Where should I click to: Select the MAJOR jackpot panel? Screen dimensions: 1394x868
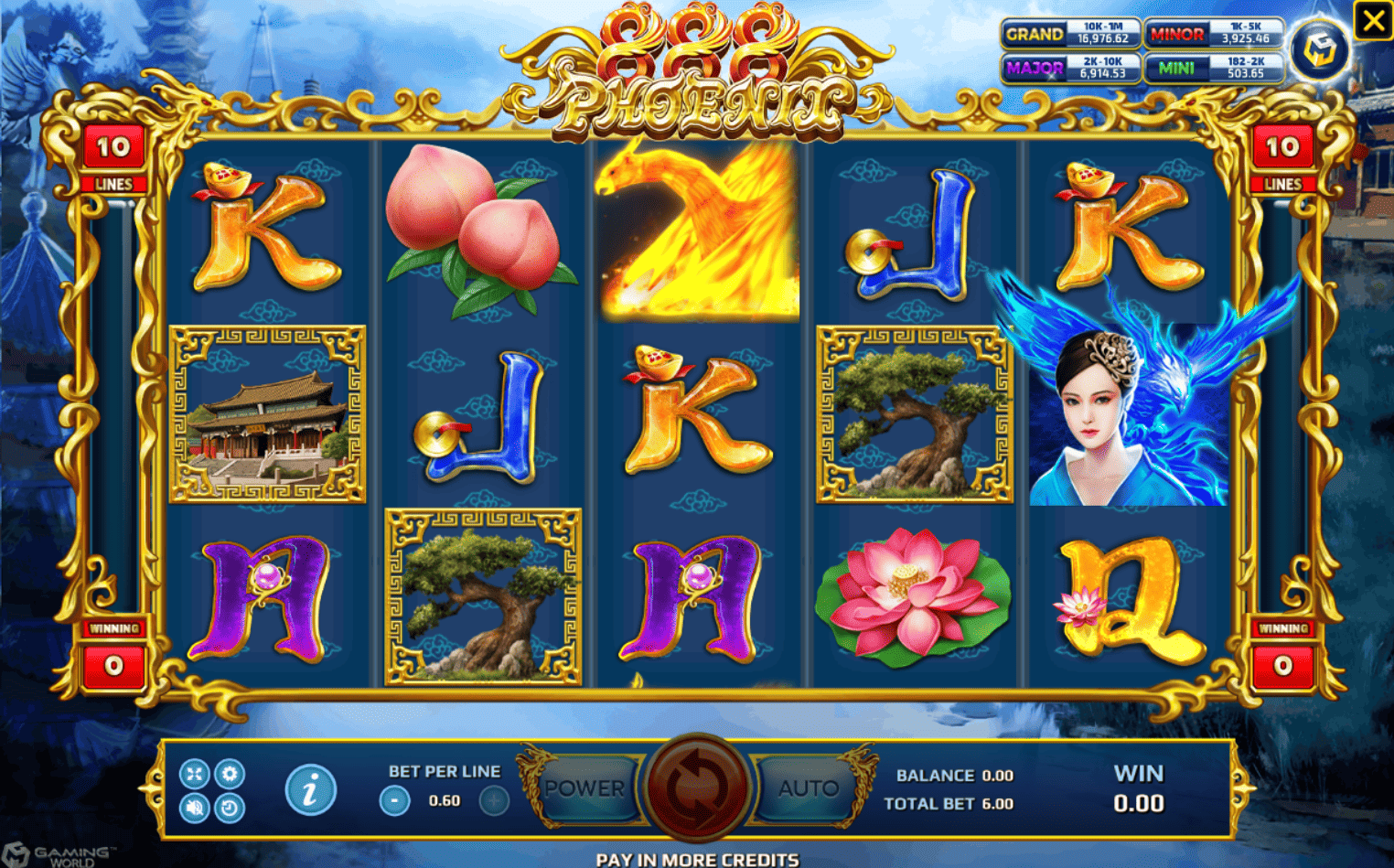(x=1071, y=68)
